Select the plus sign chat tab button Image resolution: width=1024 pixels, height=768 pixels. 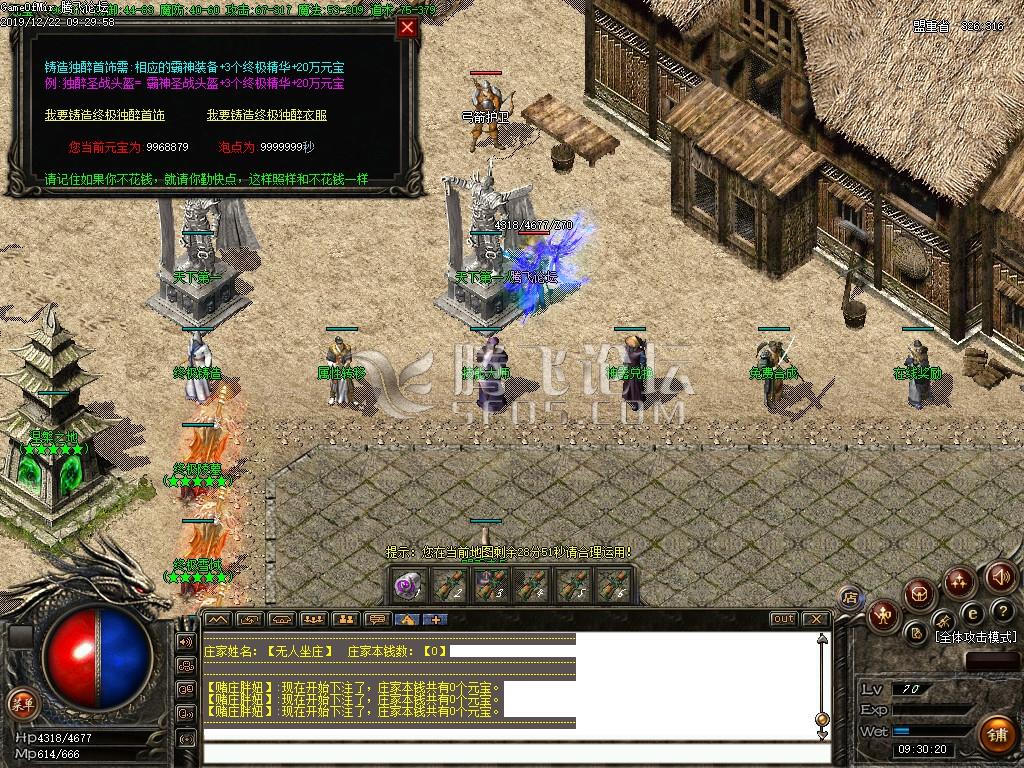coord(435,619)
